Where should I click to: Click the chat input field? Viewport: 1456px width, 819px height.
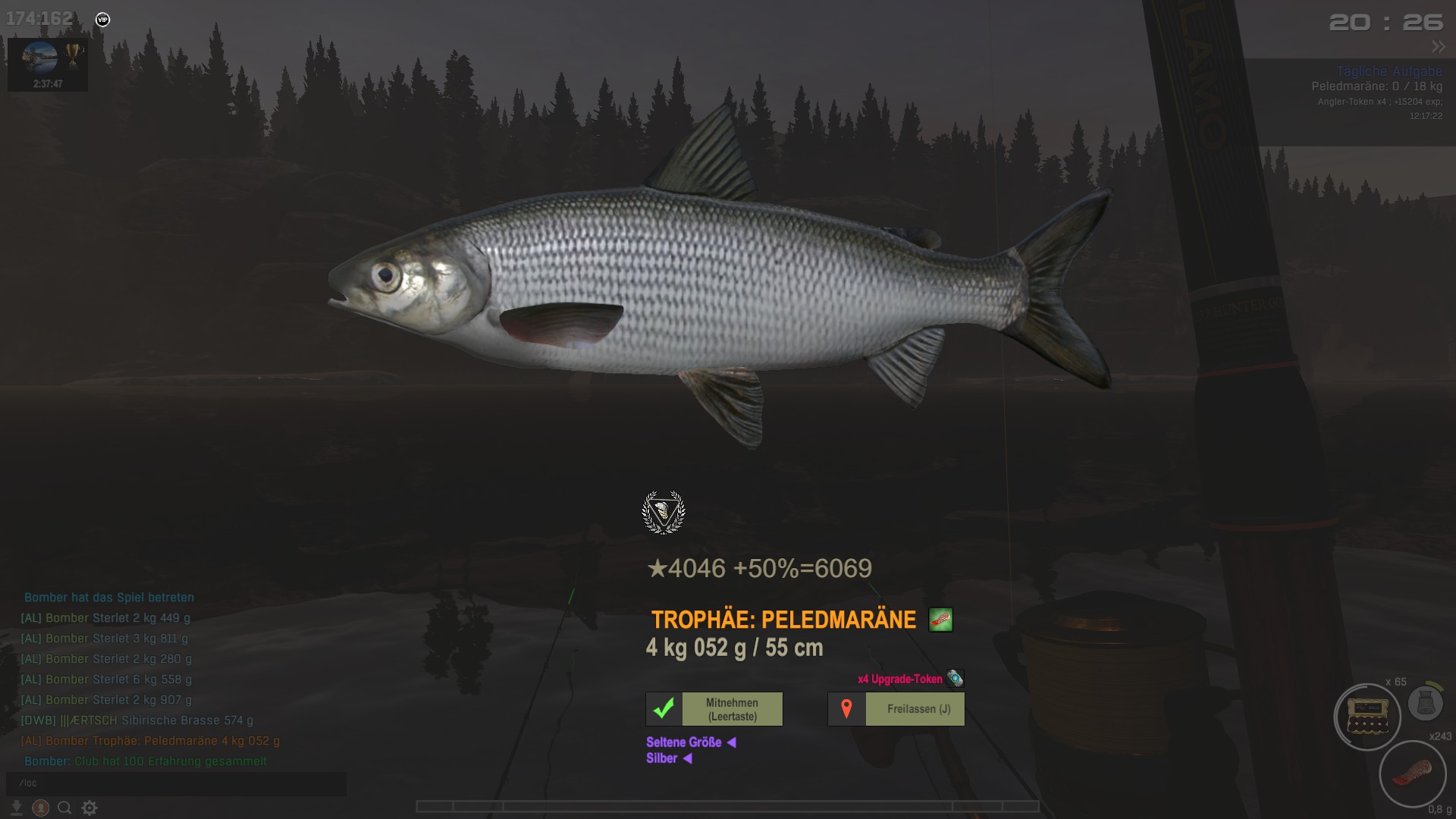[176, 783]
